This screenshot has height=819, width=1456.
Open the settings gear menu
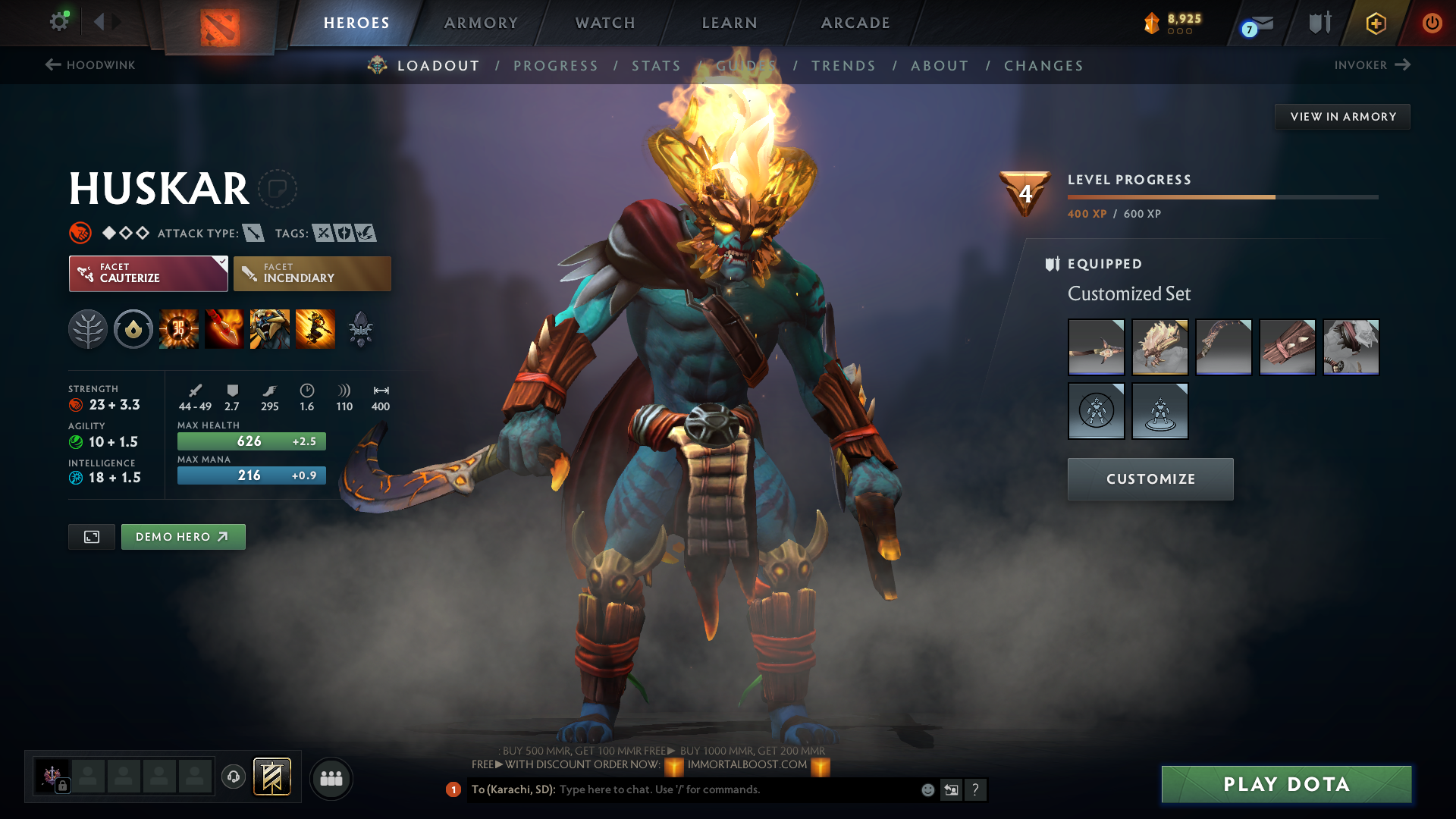[x=59, y=21]
